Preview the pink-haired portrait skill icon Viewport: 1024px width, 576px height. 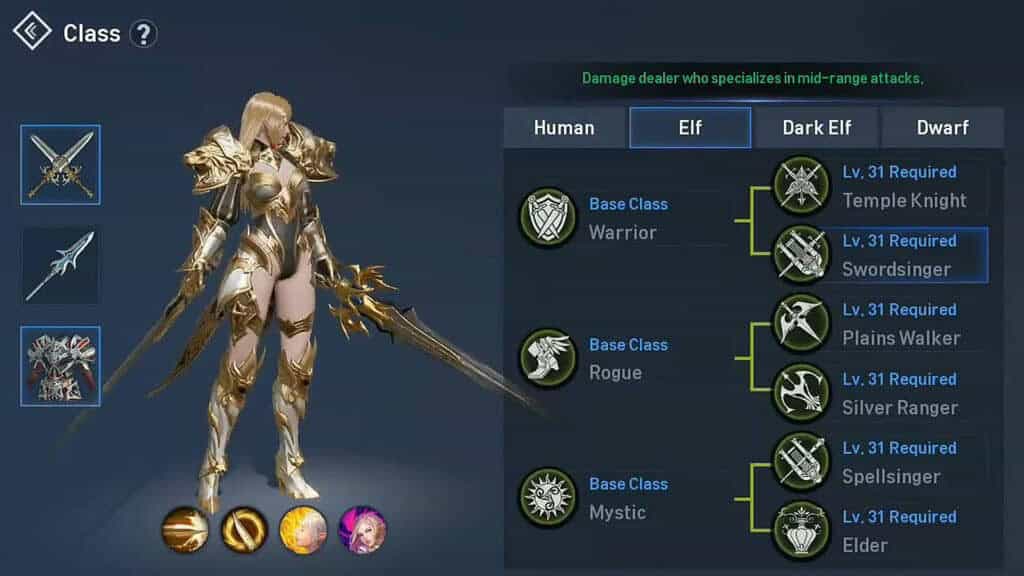[362, 530]
